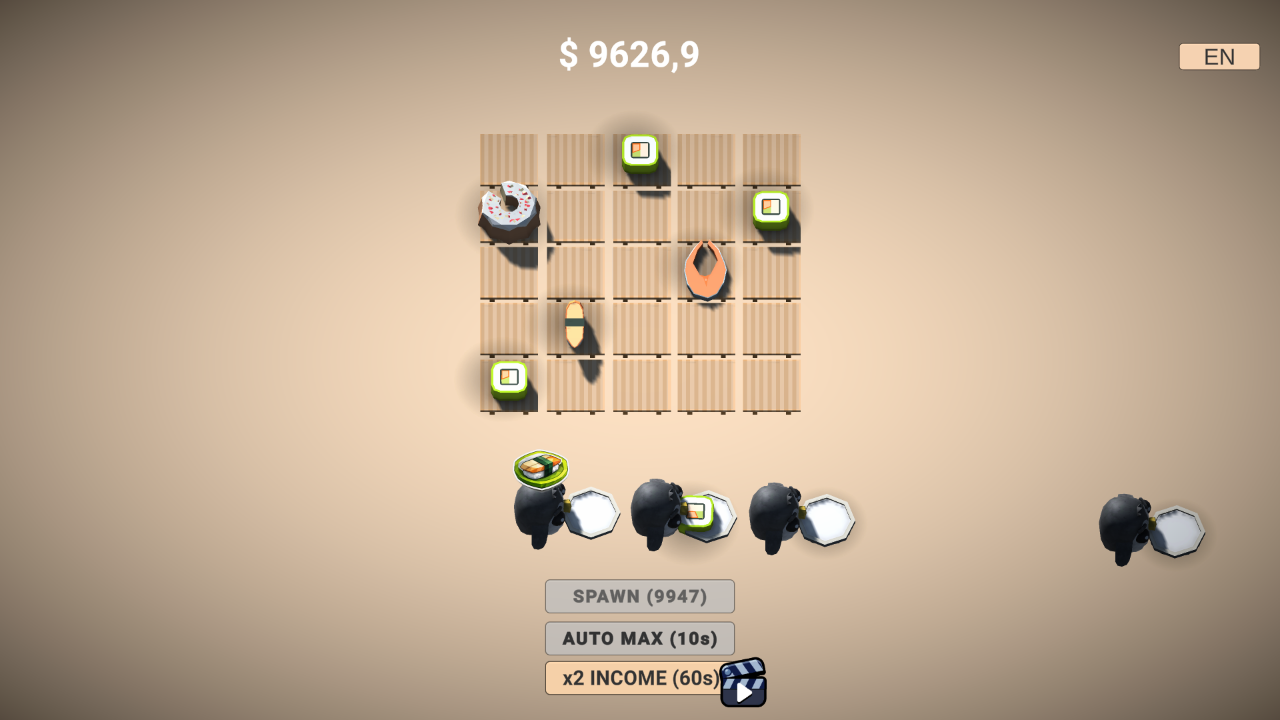Select the sushi roll in the bottom-left cell
Screen dimensions: 1280x720
pos(508,377)
